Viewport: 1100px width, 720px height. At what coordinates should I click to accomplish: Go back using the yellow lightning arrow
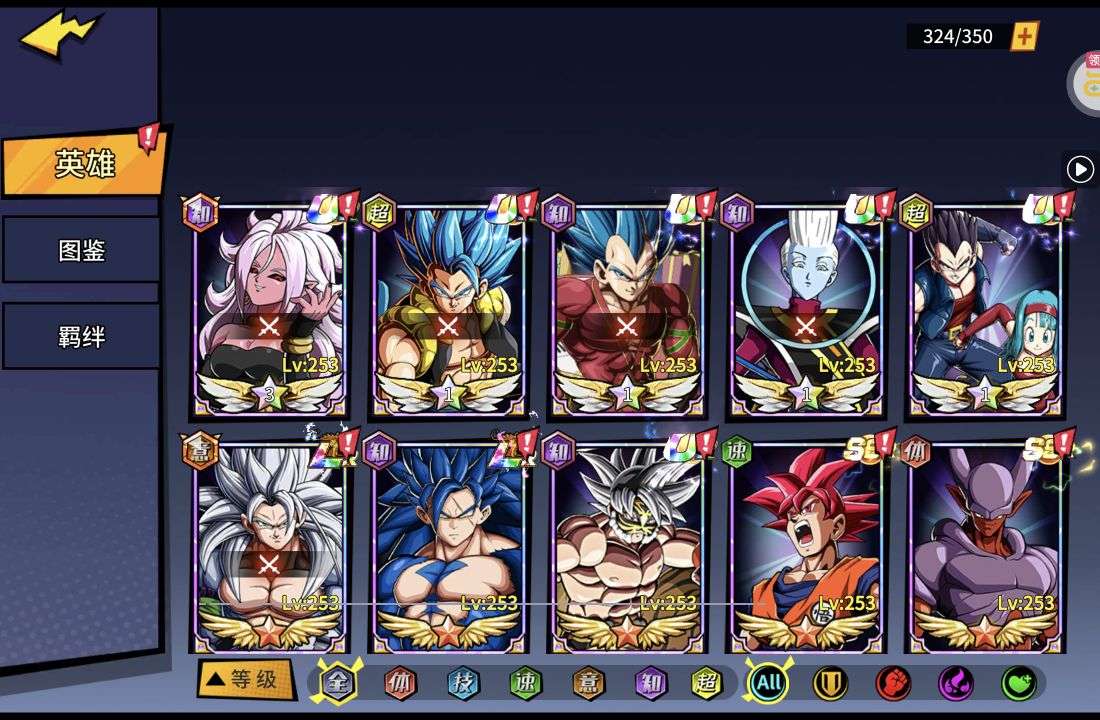coord(60,36)
